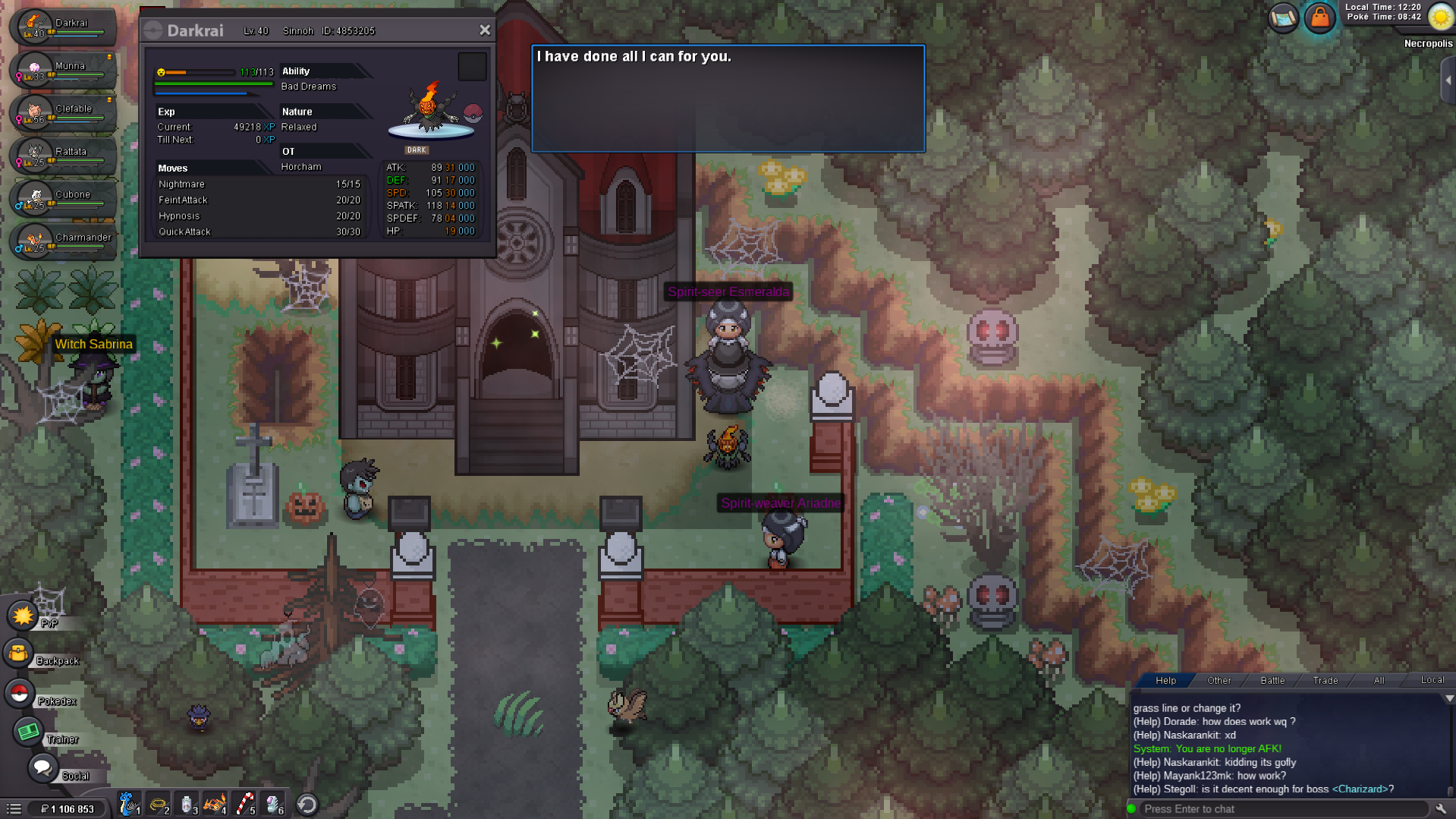Open the main menu list icon
This screenshot has width=1456, height=819.
pyautogui.click(x=14, y=809)
